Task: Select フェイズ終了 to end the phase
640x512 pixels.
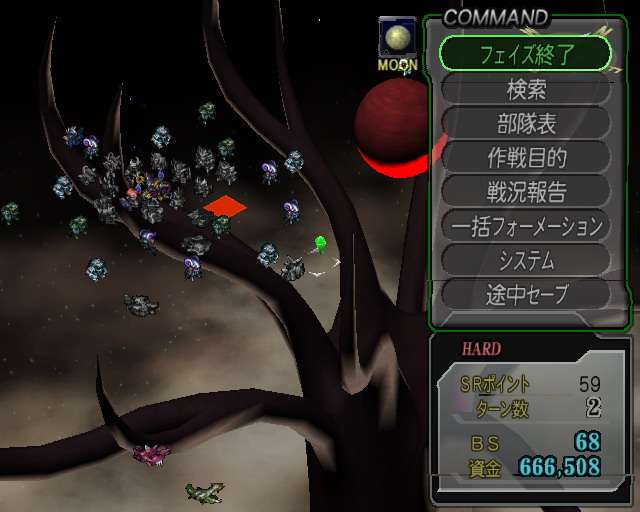Action: coord(525,54)
